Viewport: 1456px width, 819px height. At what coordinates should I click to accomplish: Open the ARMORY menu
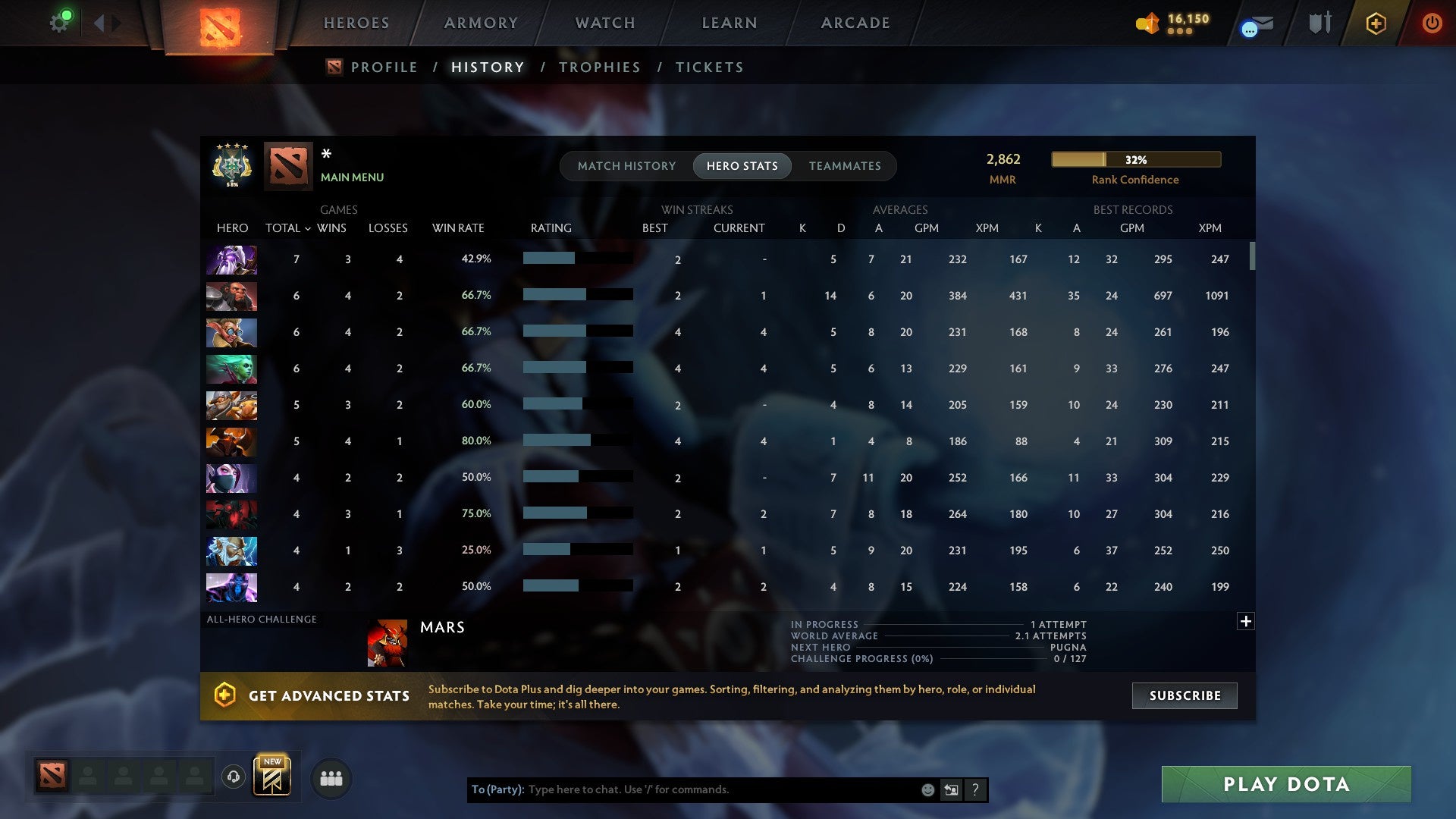coord(481,23)
